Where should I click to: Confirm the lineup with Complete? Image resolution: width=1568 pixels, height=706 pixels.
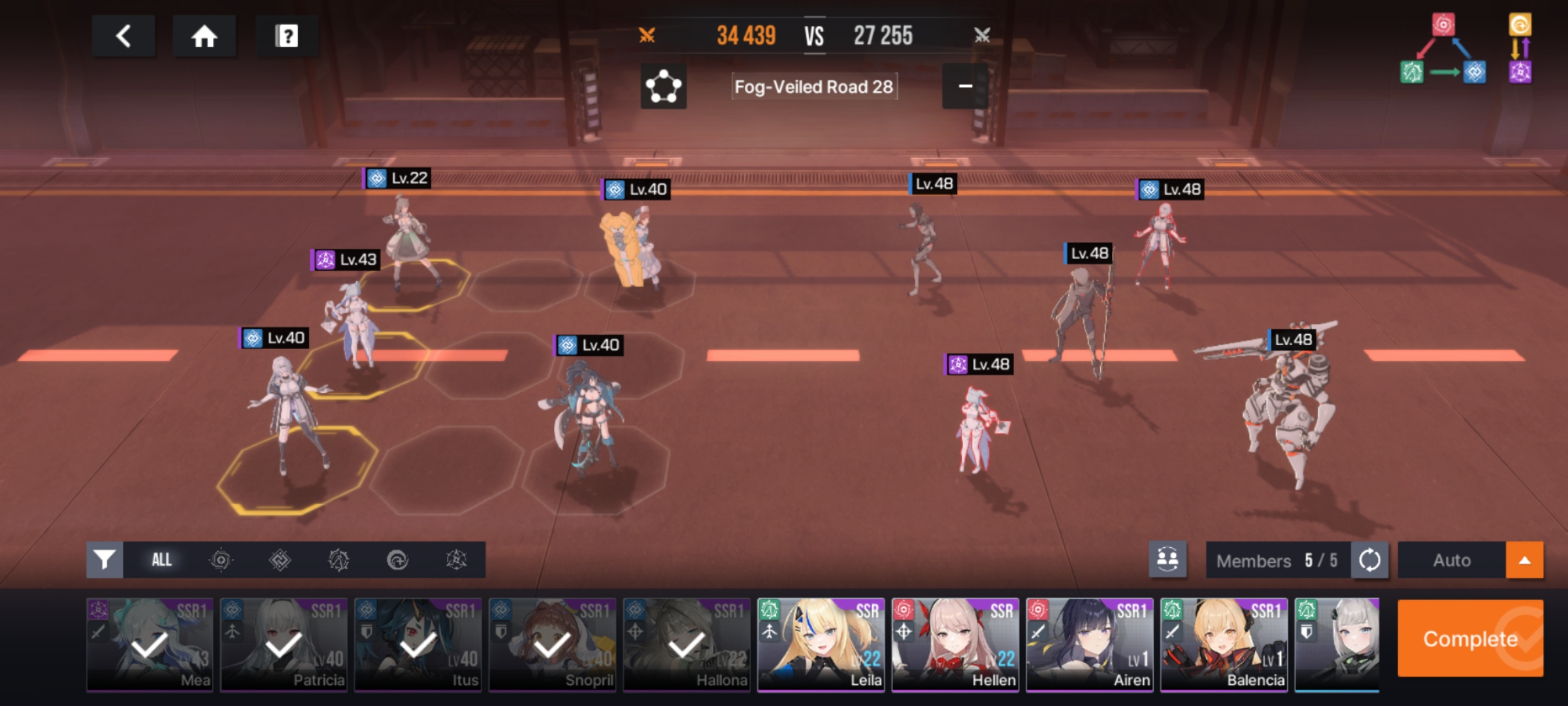coord(1470,638)
